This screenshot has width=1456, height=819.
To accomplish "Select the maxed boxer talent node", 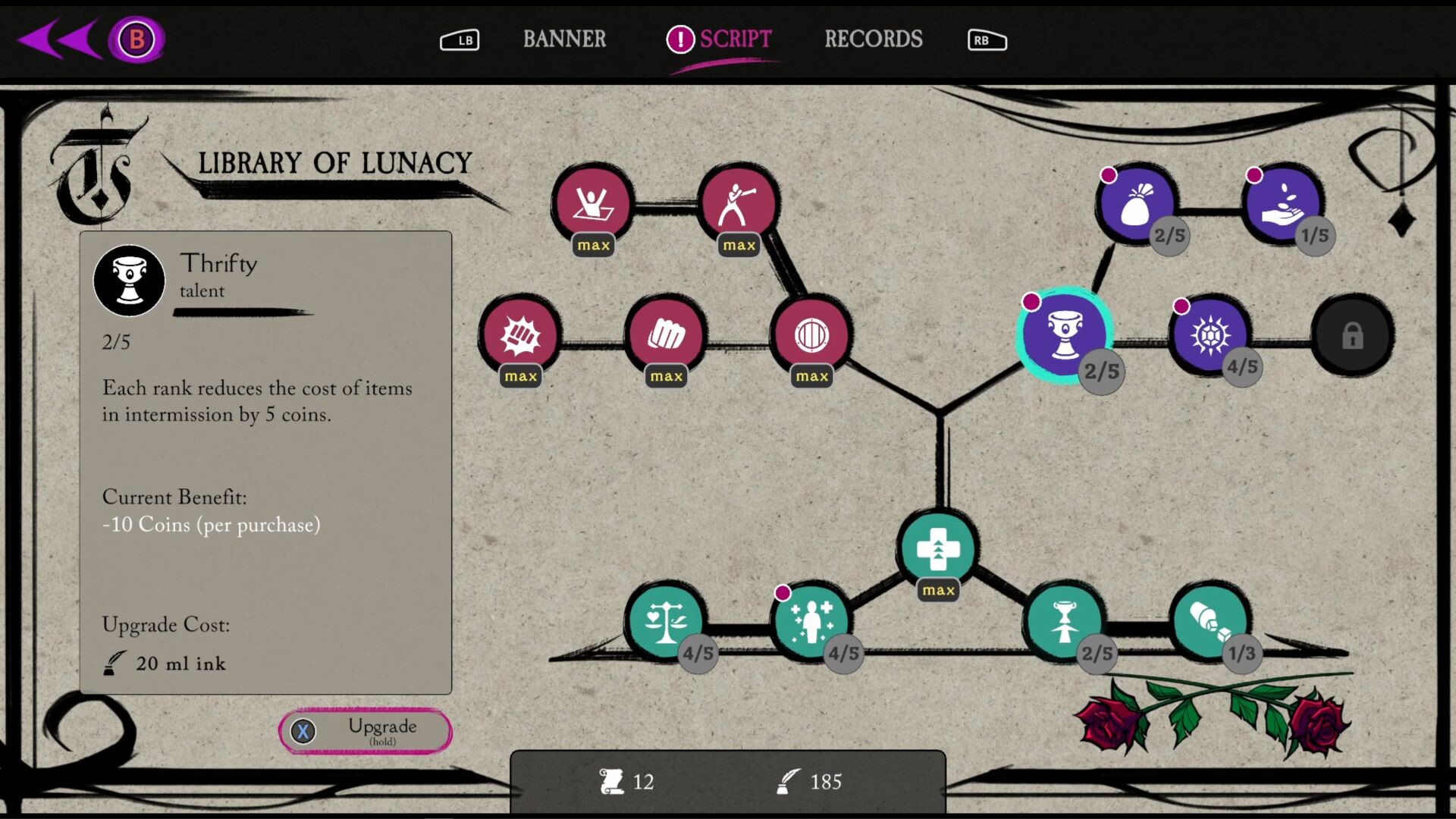I will point(739,201).
